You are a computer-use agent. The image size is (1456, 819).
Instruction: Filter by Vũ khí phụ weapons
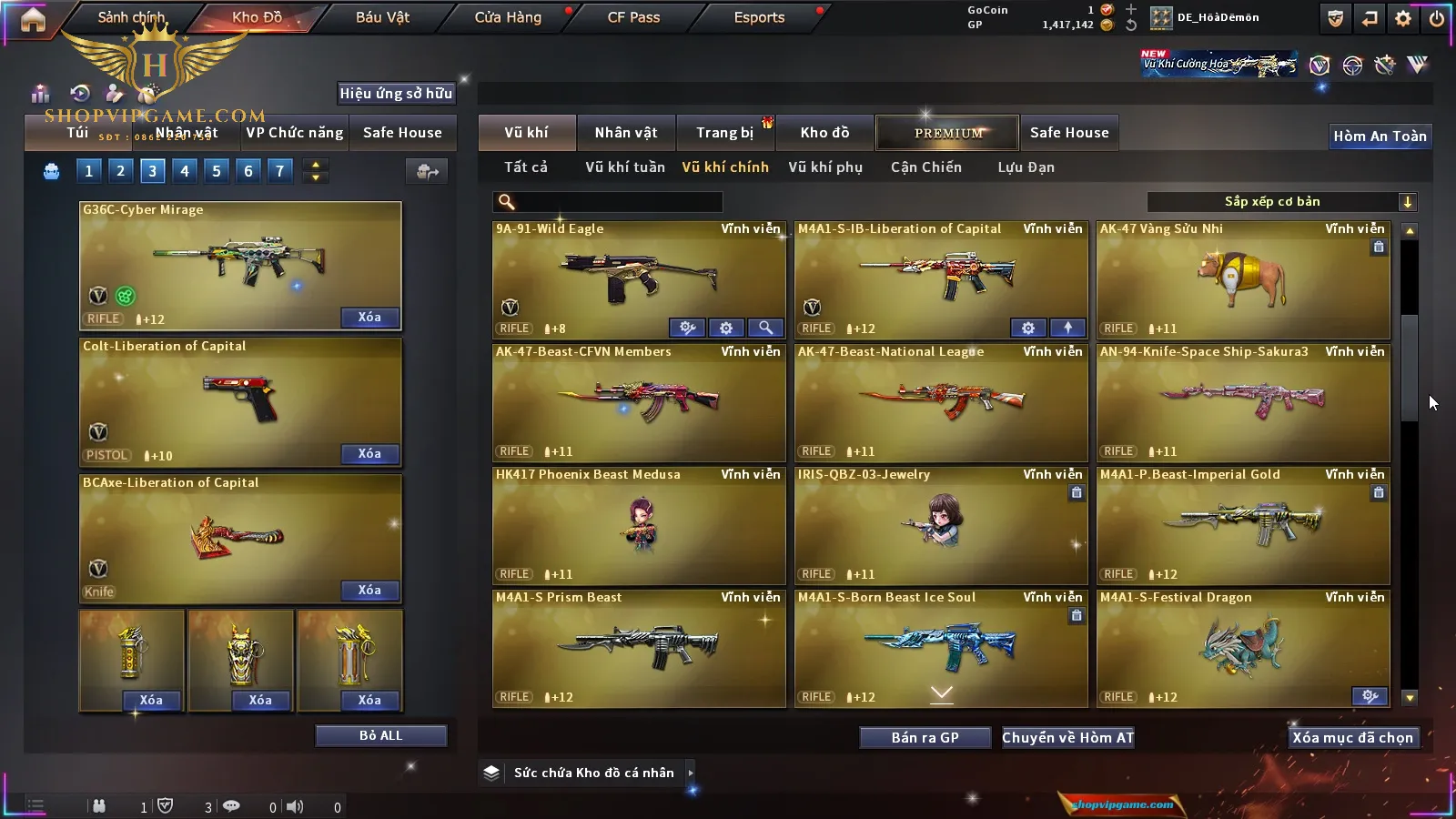coord(824,167)
